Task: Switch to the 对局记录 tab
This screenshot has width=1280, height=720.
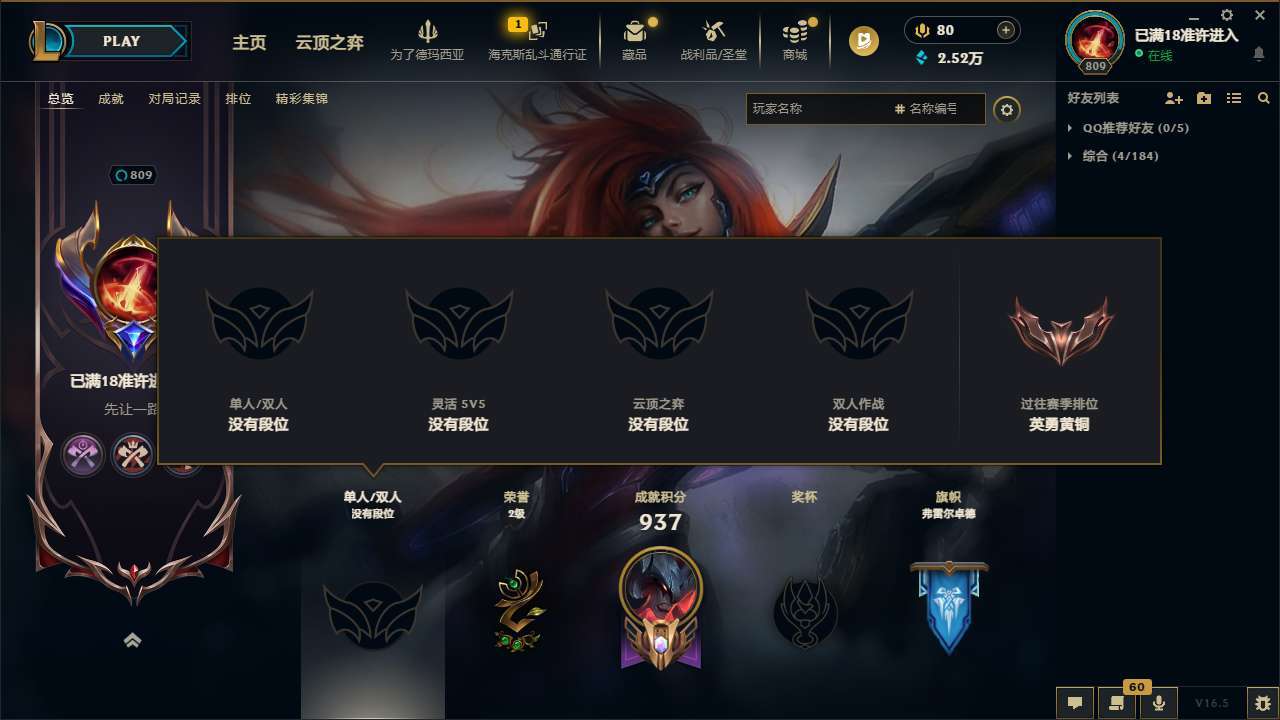Action: [x=173, y=98]
